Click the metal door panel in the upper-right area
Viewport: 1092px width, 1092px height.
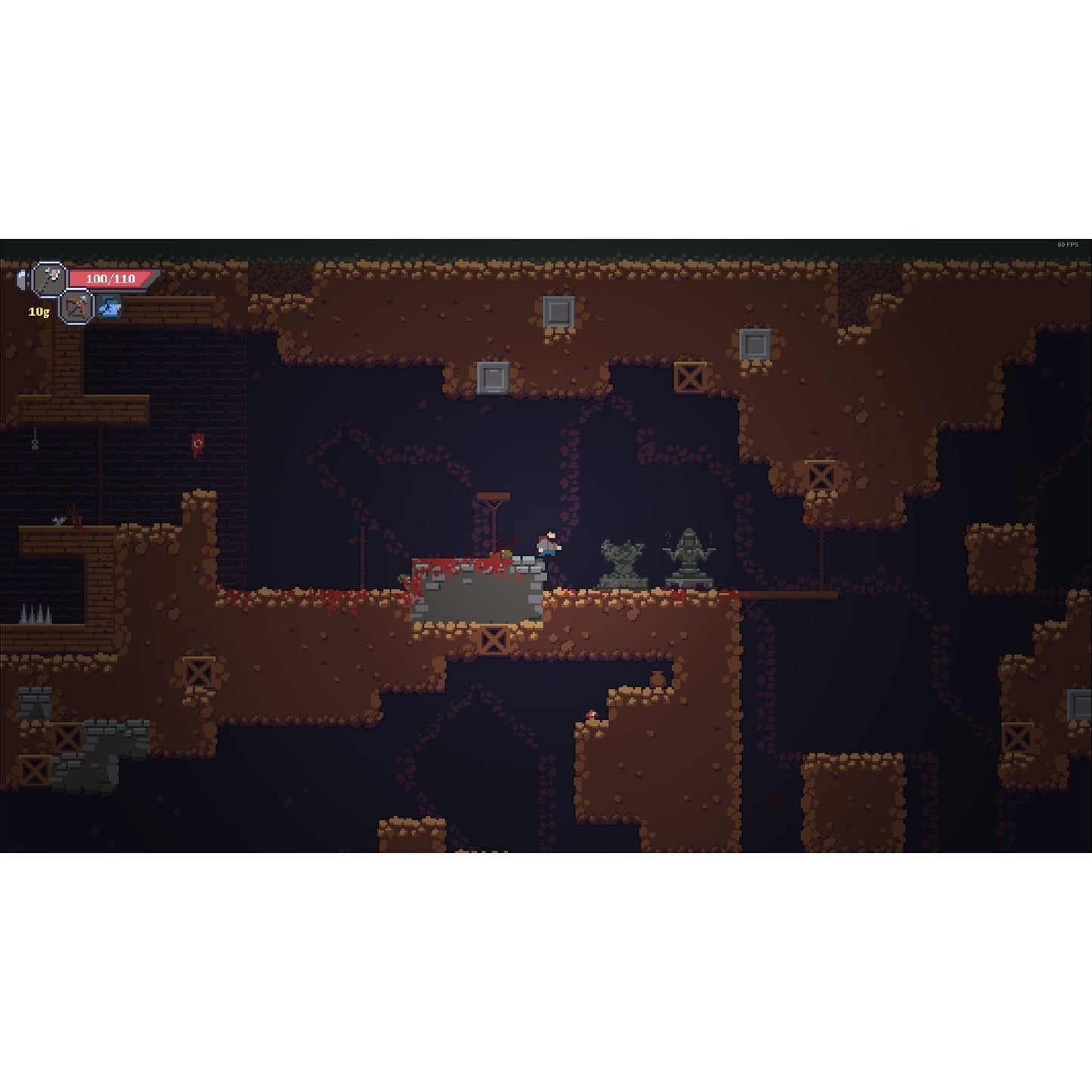coord(755,345)
